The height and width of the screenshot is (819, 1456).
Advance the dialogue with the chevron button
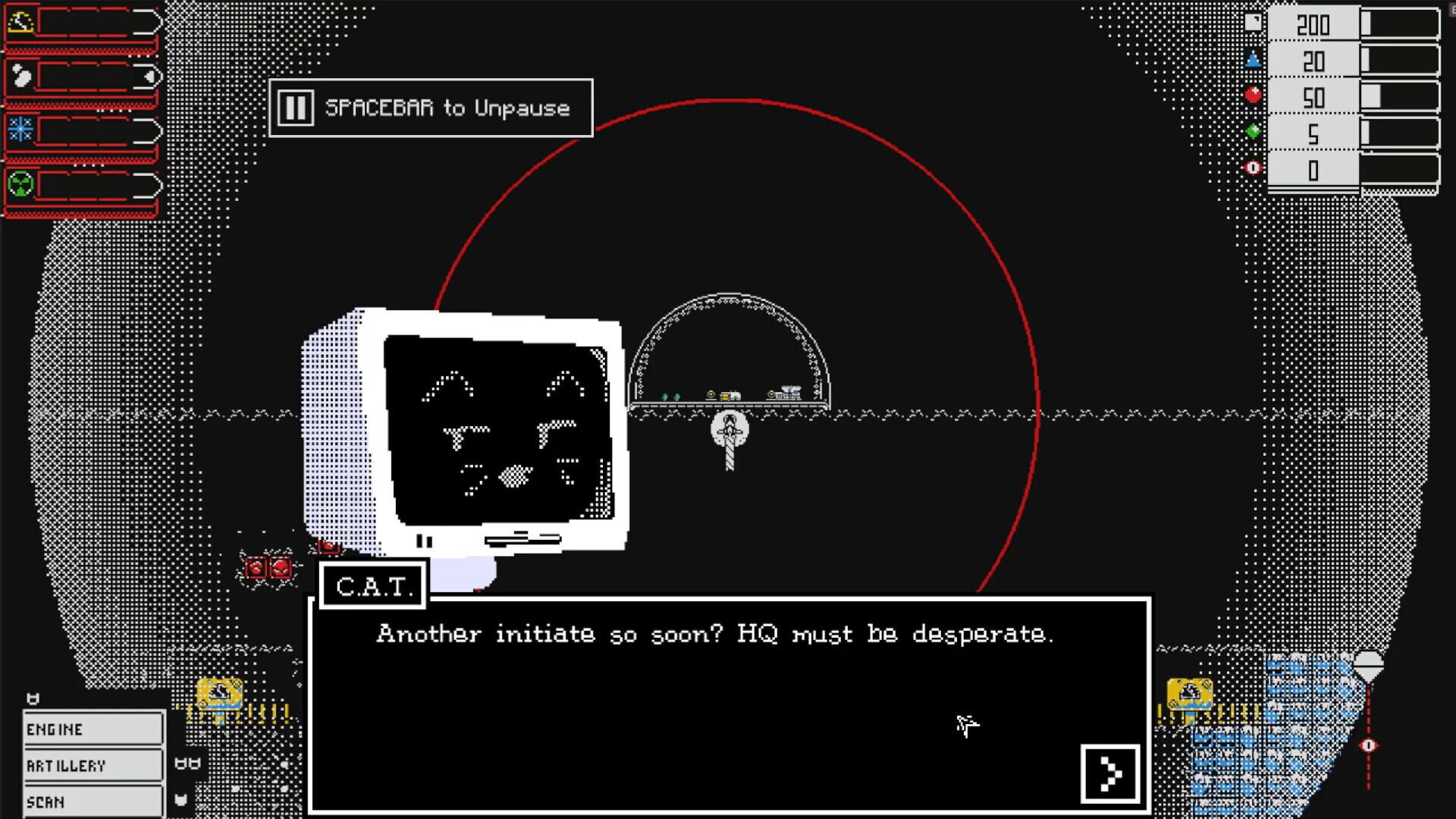1110,771
